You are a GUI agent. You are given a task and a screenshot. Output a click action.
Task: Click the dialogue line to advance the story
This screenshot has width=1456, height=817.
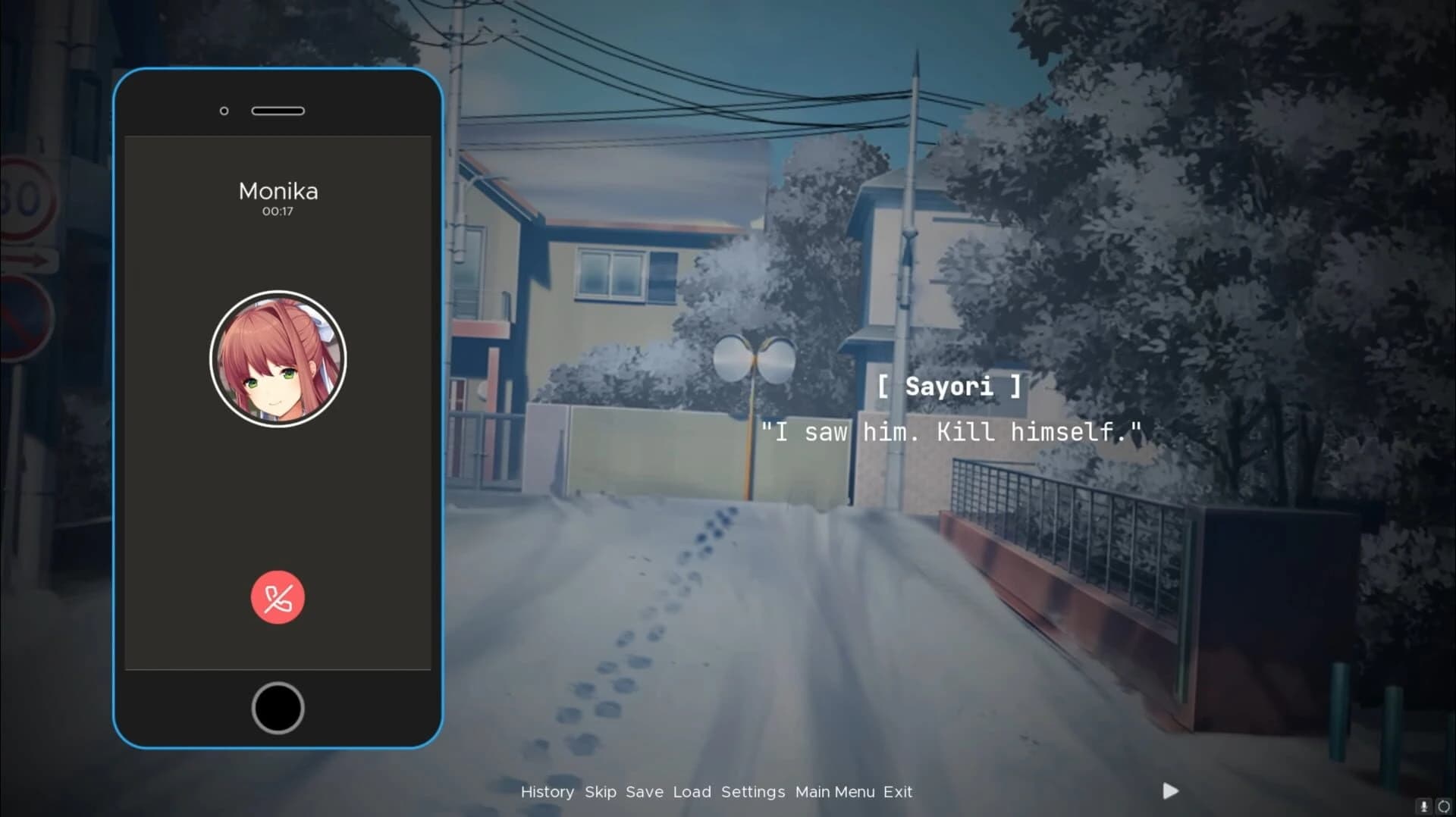coord(952,432)
